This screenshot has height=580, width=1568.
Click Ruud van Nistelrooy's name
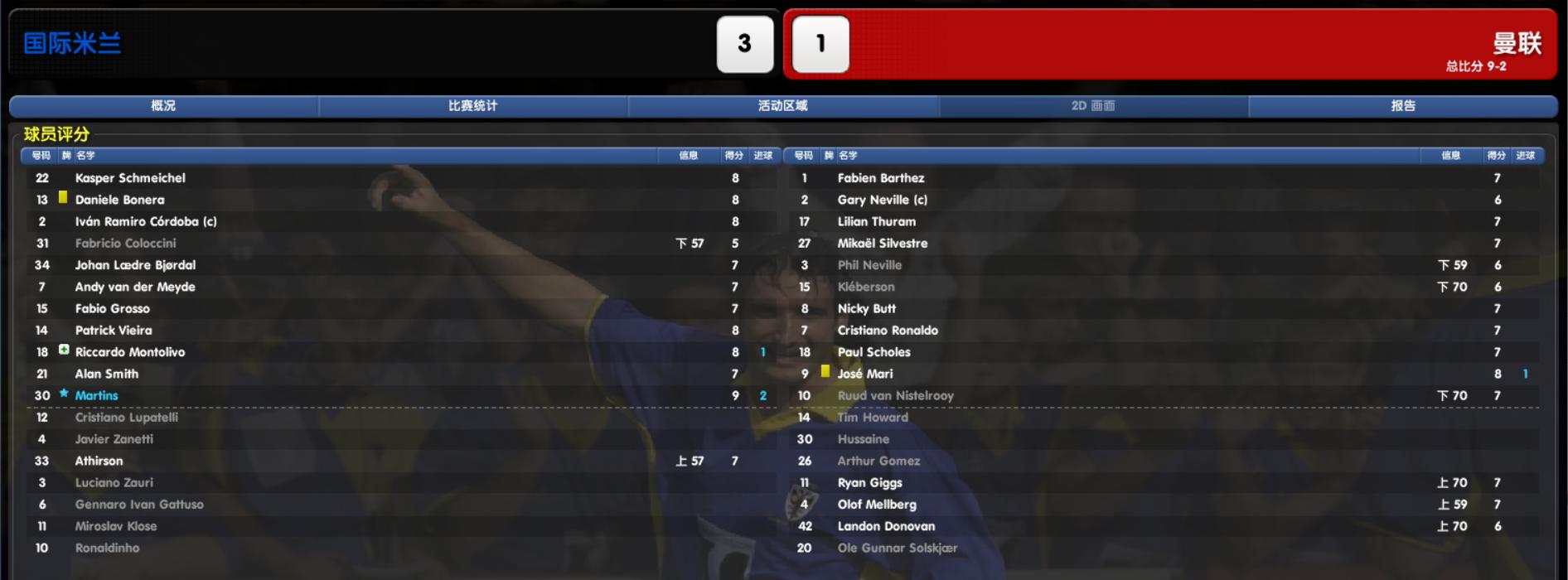tap(895, 396)
